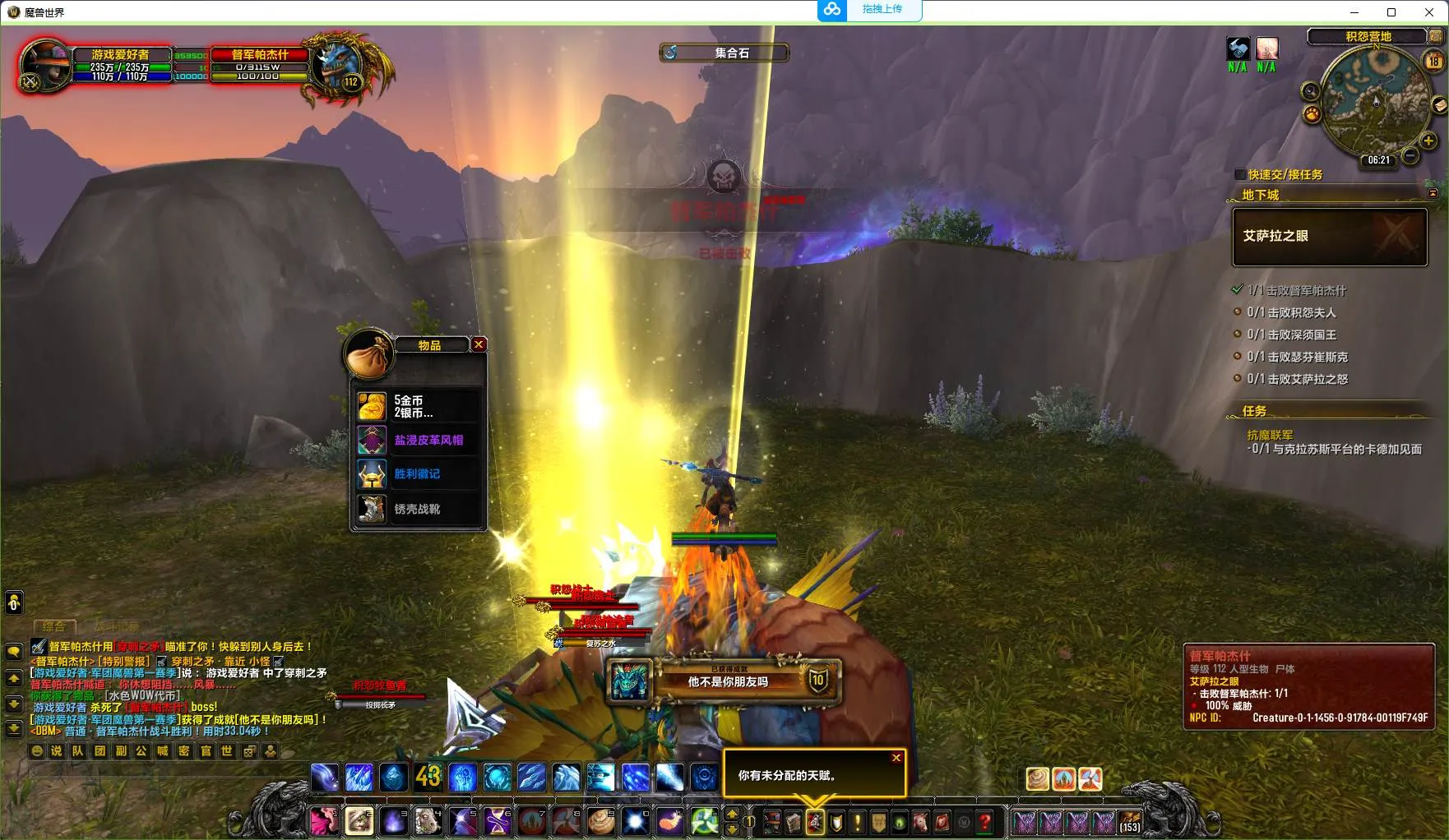Open the calendar showing day 18
The height and width of the screenshot is (840, 1449).
click(1433, 61)
